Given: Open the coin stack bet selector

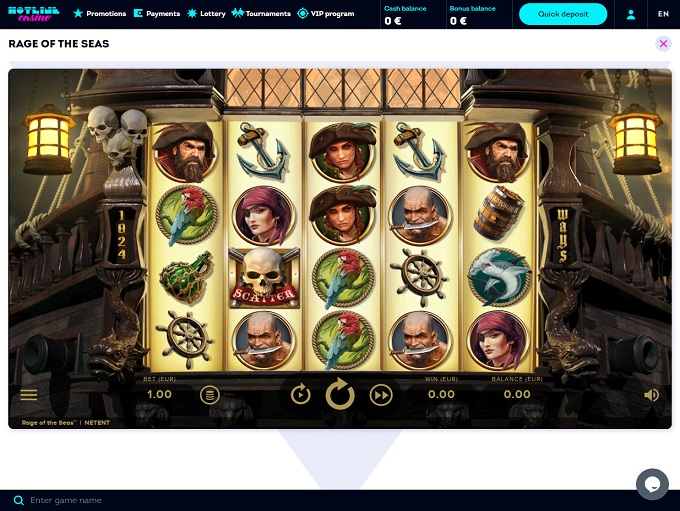Looking at the screenshot, I should (x=209, y=395).
